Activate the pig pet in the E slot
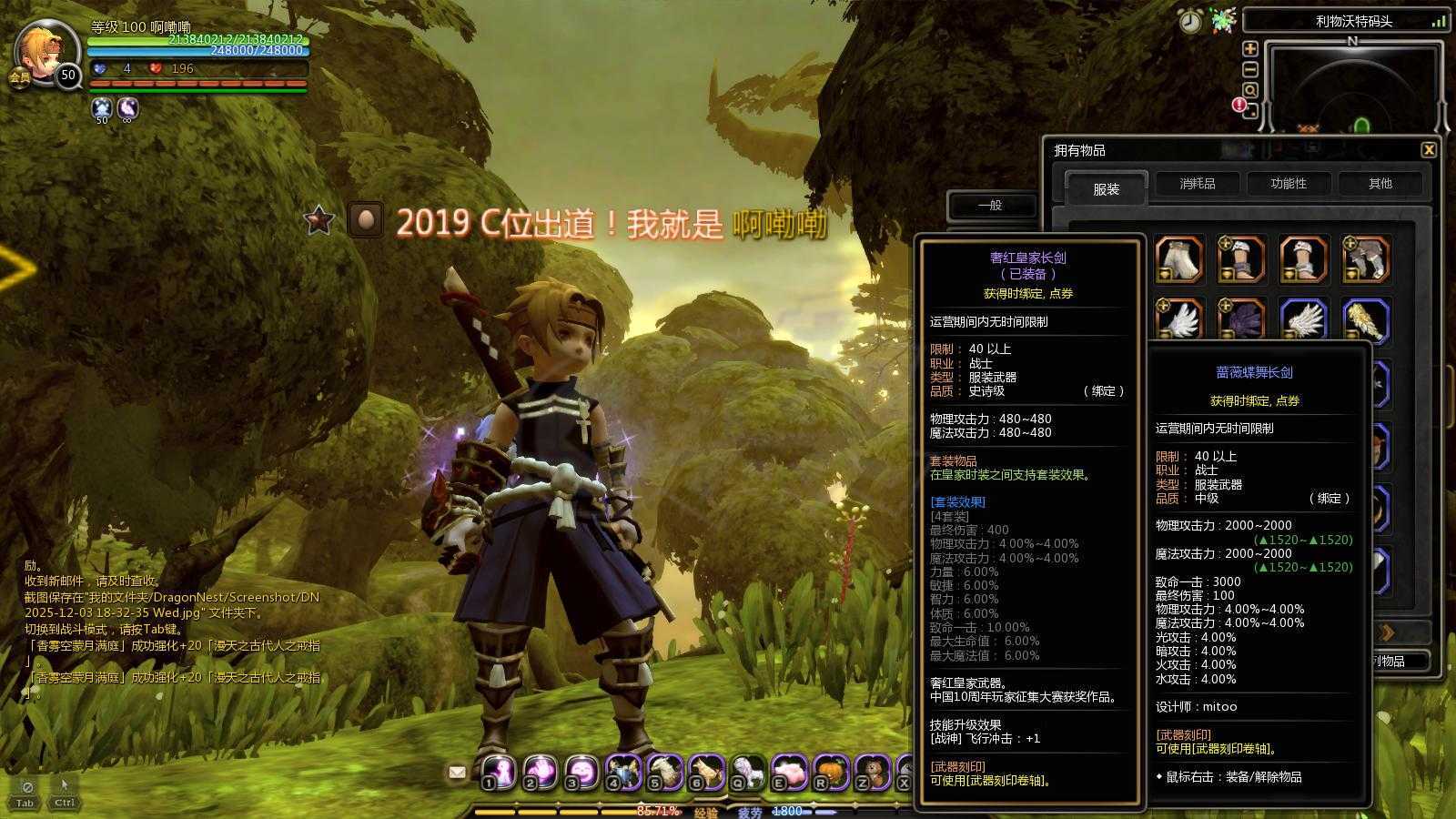1456x819 pixels. [790, 773]
